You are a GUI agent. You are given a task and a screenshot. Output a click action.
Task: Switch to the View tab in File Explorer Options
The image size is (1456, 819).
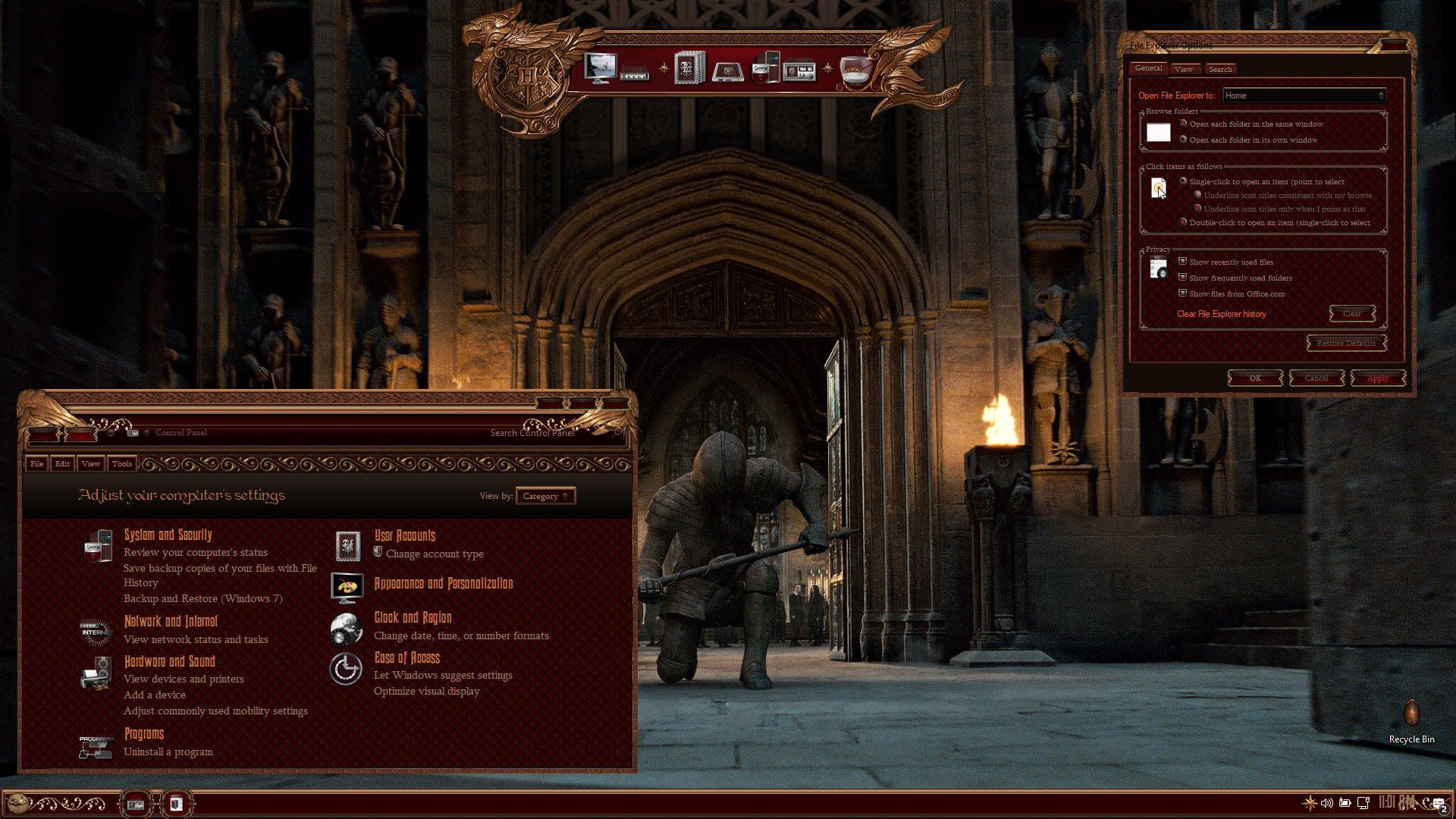[x=1183, y=69]
